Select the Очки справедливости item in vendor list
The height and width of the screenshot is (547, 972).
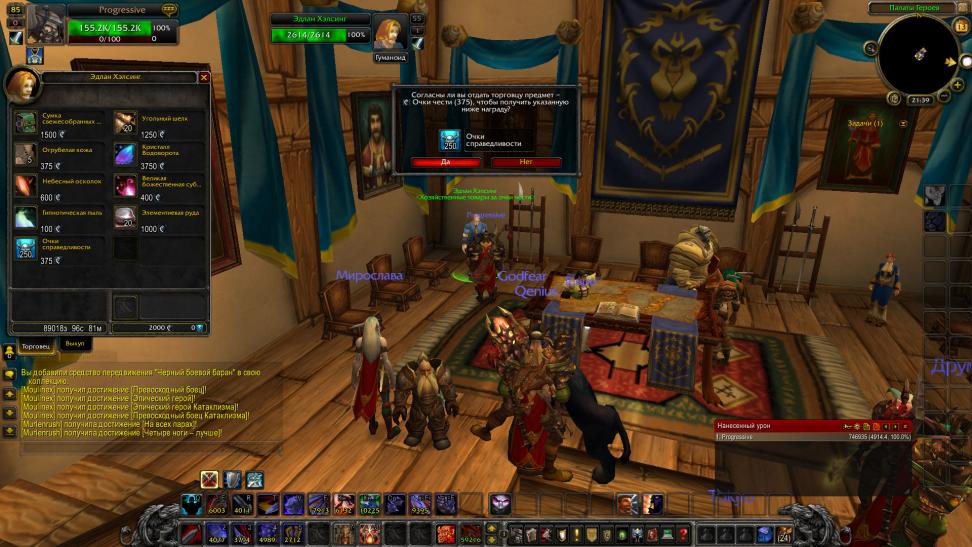pos(26,249)
